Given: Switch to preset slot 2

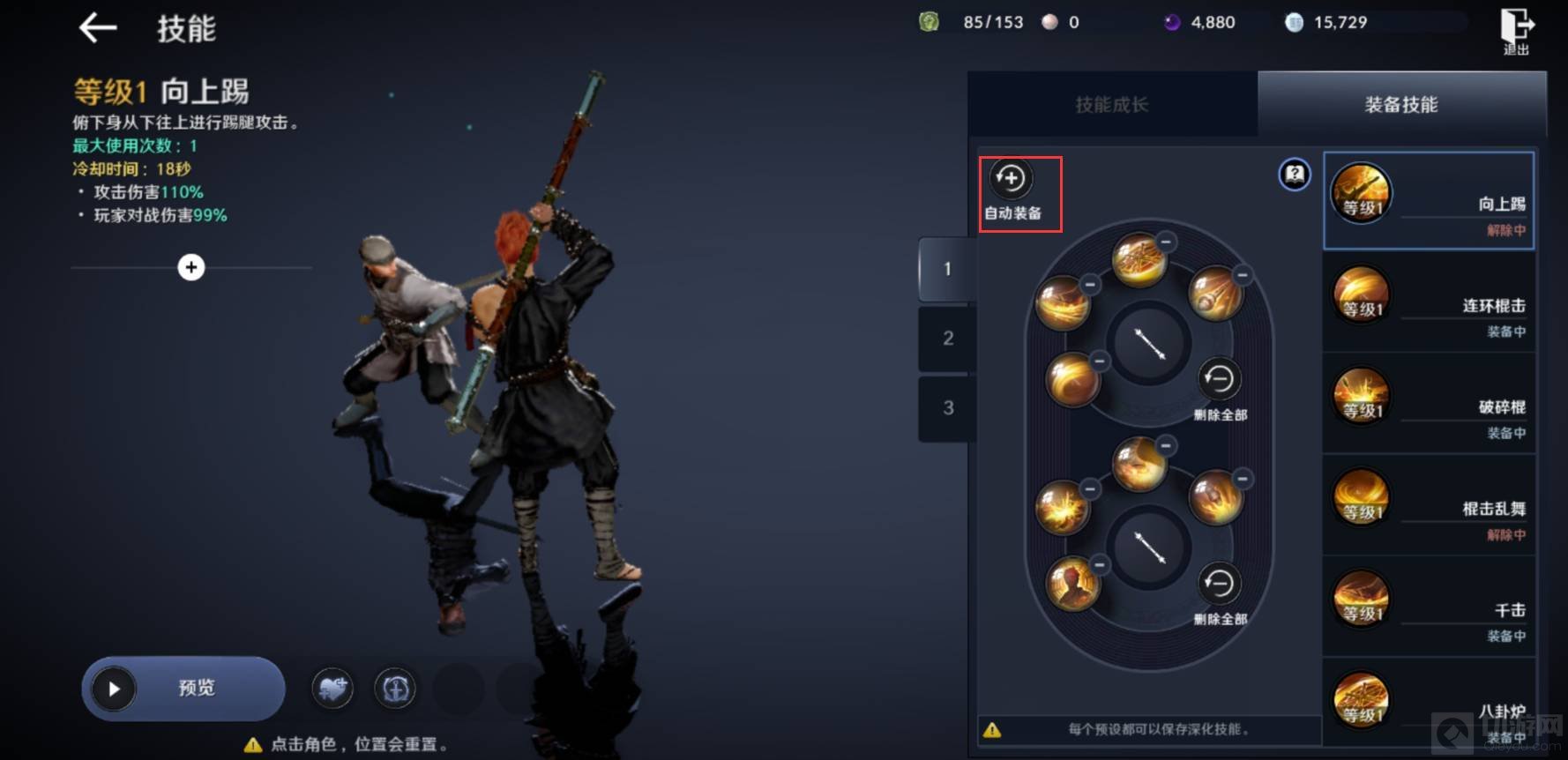Looking at the screenshot, I should click(x=947, y=339).
